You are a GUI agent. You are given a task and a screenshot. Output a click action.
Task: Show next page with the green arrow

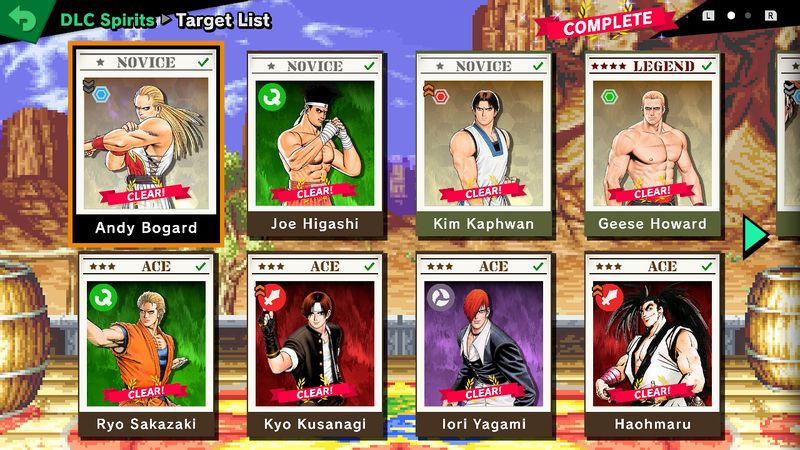755,234
